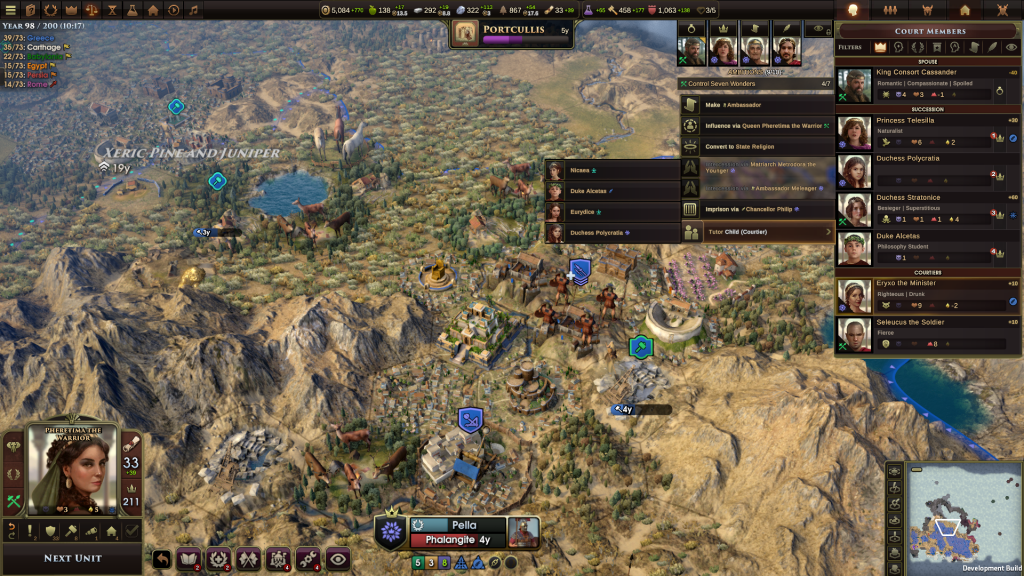Select the Pella city banner

click(464, 525)
